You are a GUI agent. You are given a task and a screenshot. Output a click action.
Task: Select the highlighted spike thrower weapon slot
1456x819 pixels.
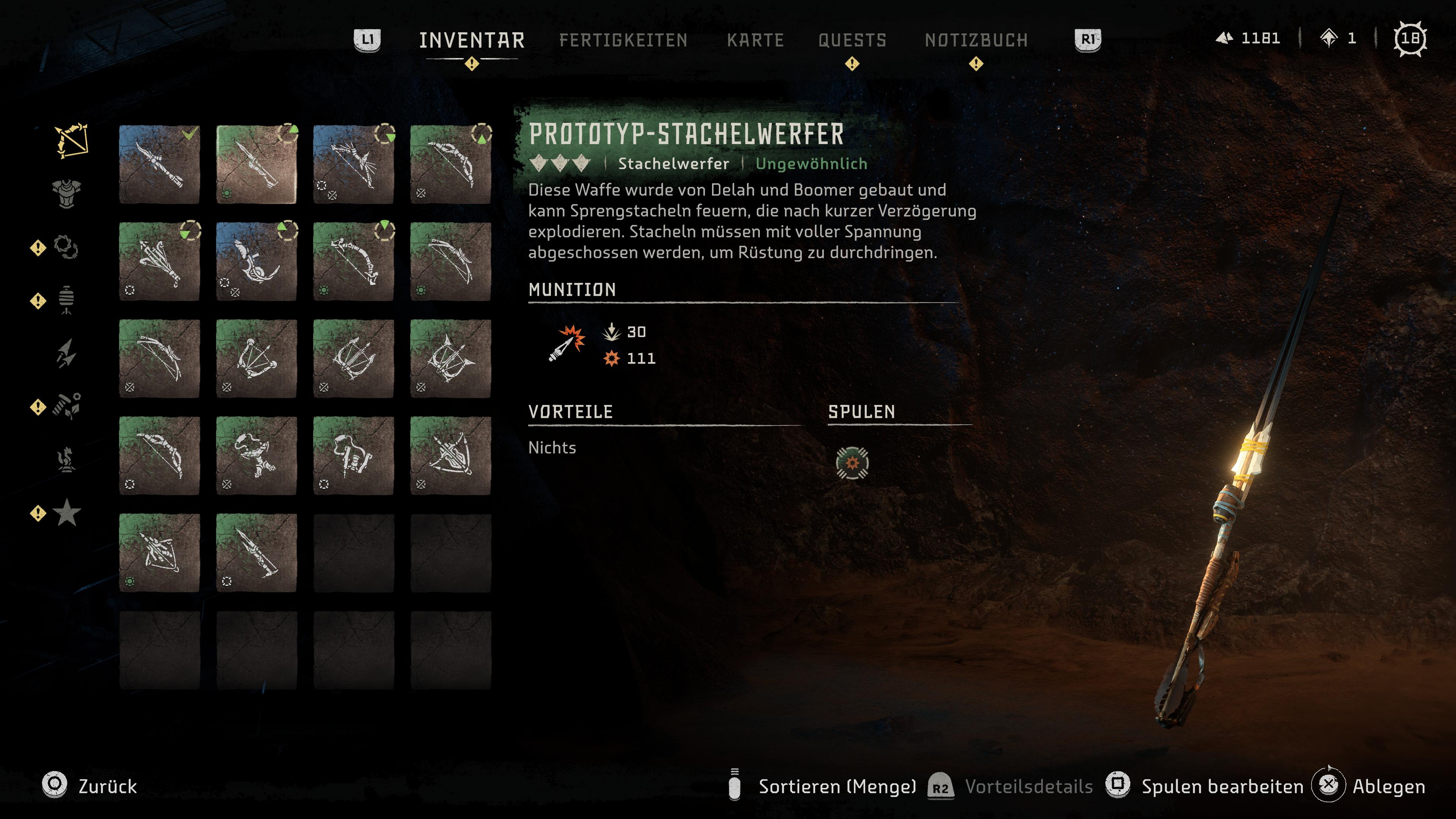pyautogui.click(x=256, y=164)
